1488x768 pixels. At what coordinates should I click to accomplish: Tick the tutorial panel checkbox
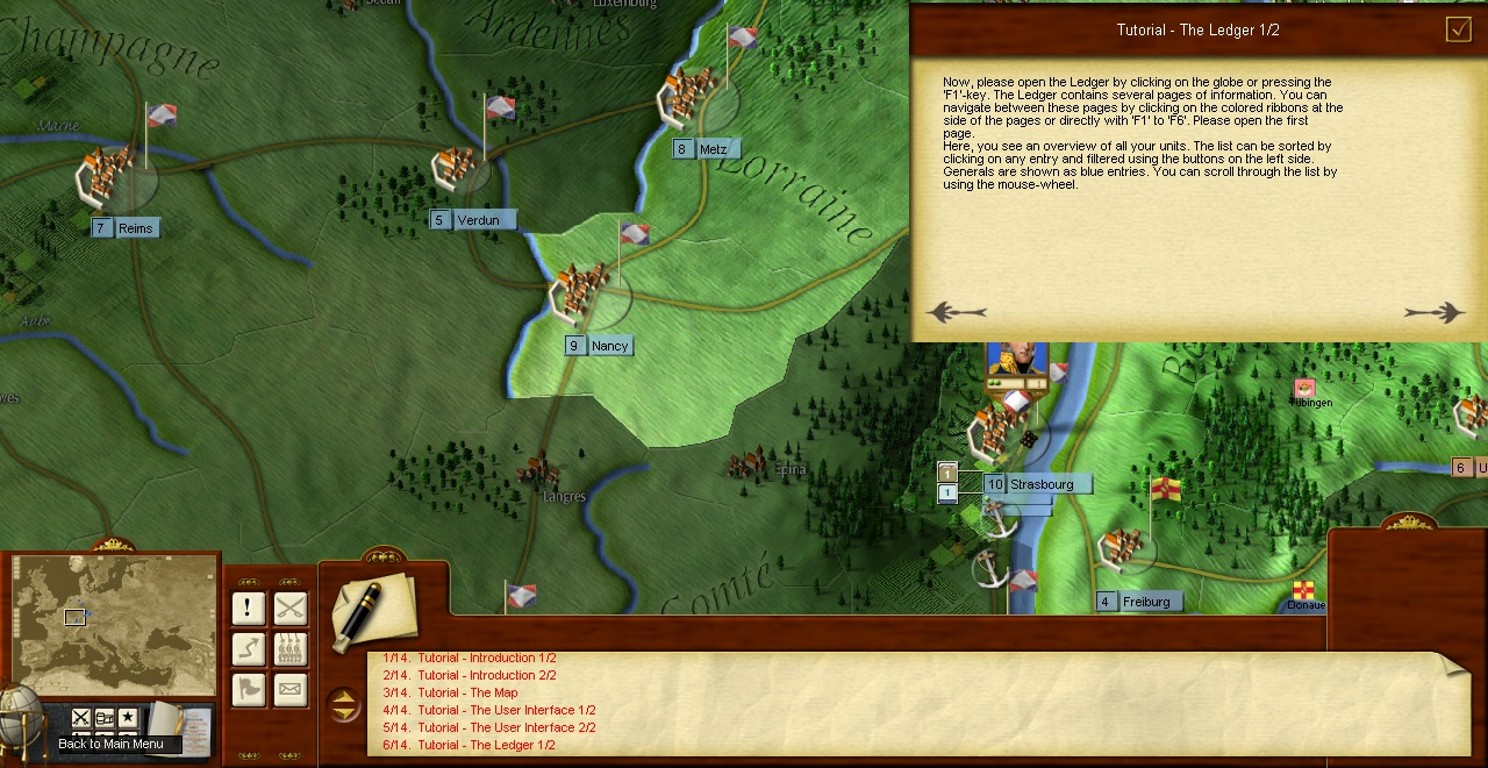(x=1459, y=29)
